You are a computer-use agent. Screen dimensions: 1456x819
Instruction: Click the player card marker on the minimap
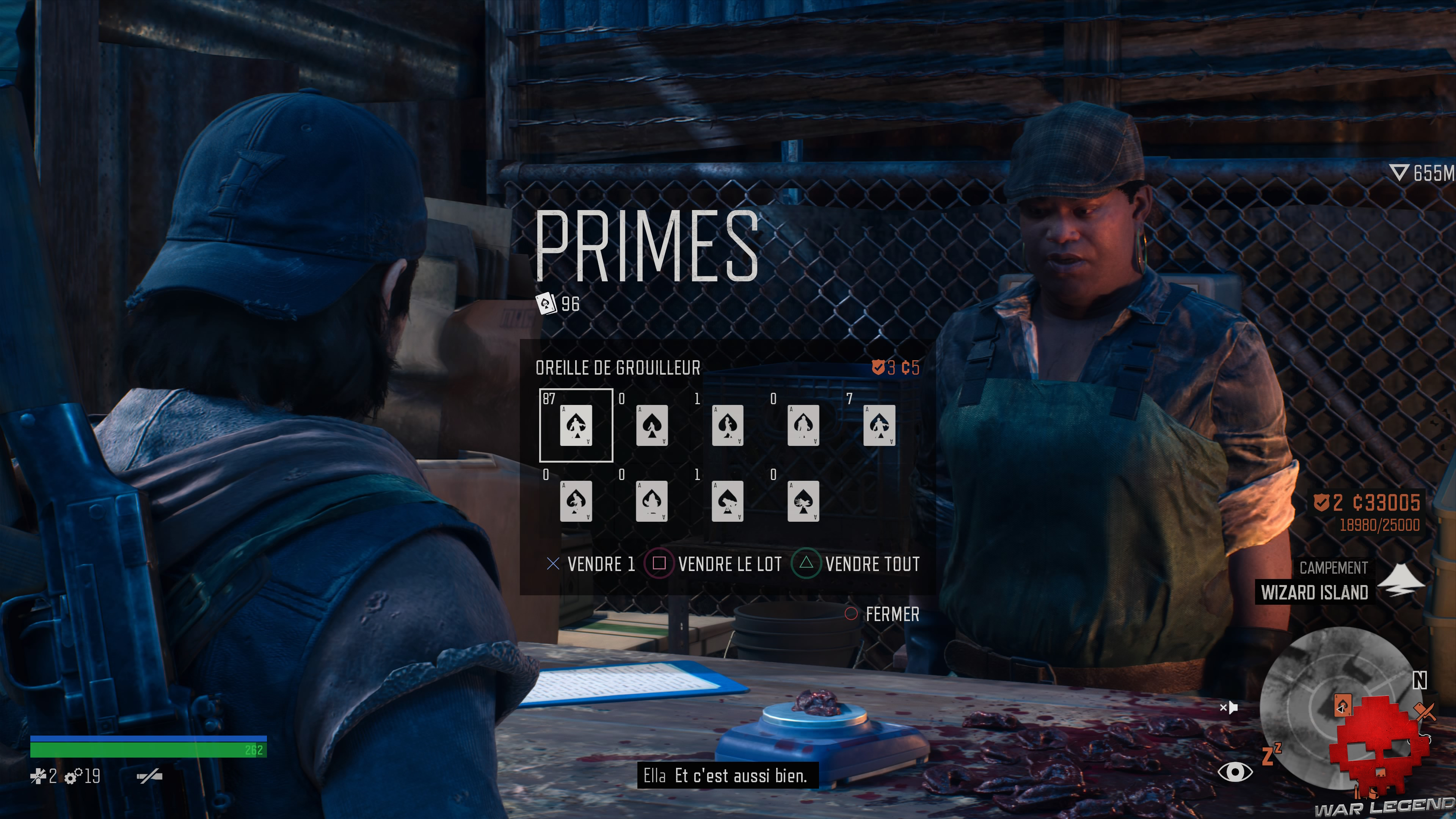pos(1342,705)
